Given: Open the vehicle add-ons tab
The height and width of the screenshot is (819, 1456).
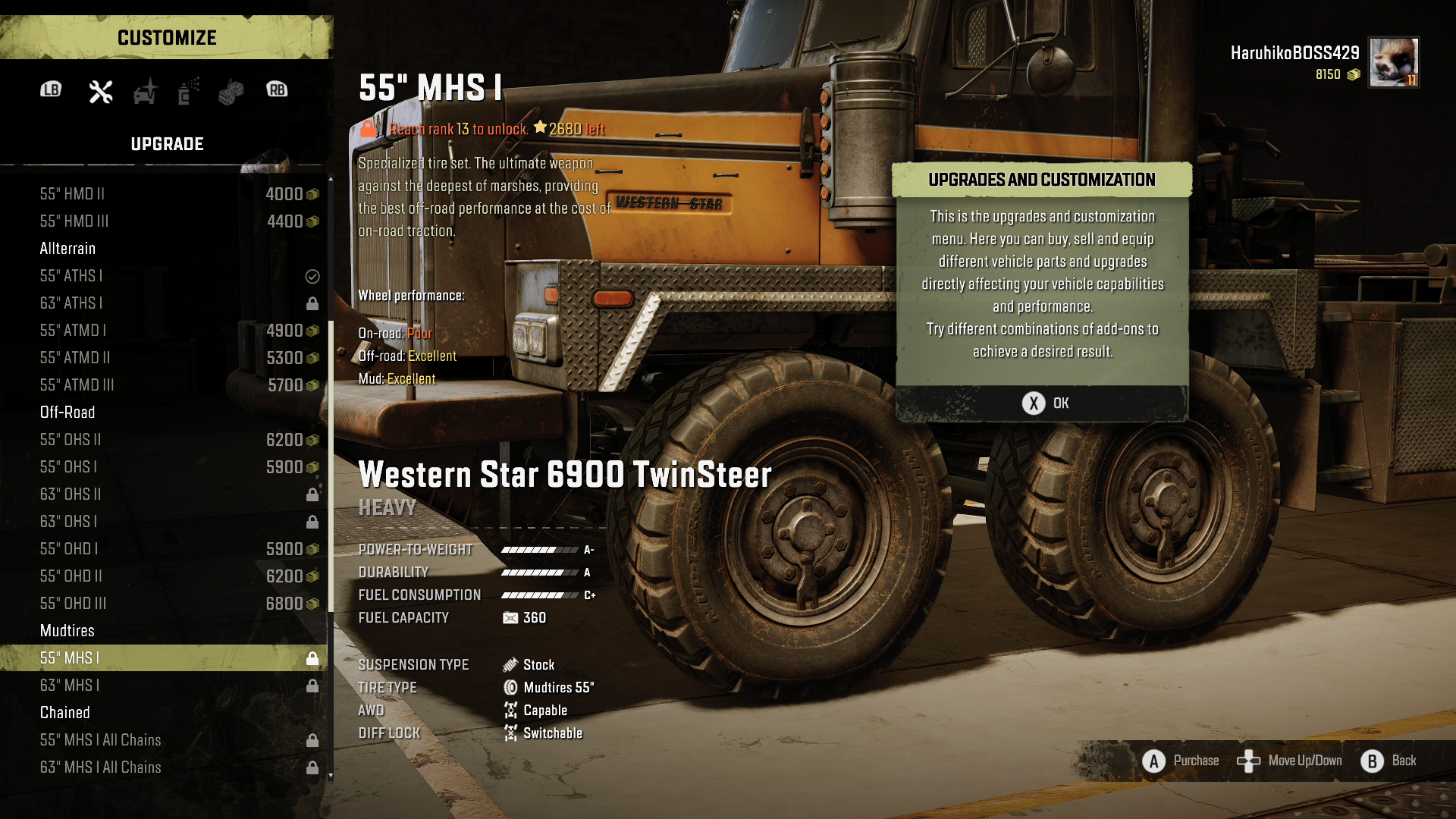Looking at the screenshot, I should click(145, 91).
